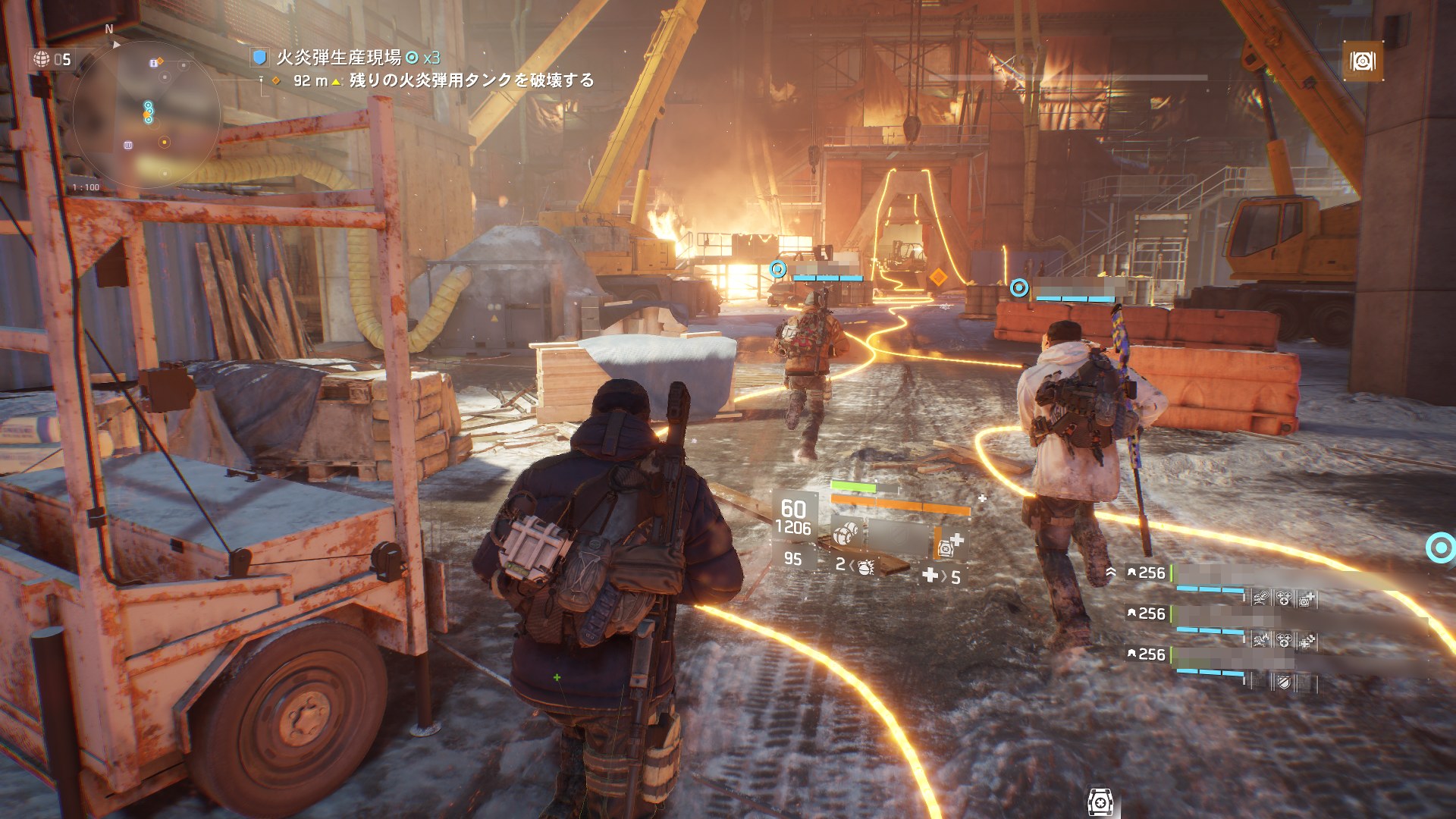Click the double chevron group leader icon
Image resolution: width=1456 pixels, height=819 pixels.
point(1111,573)
